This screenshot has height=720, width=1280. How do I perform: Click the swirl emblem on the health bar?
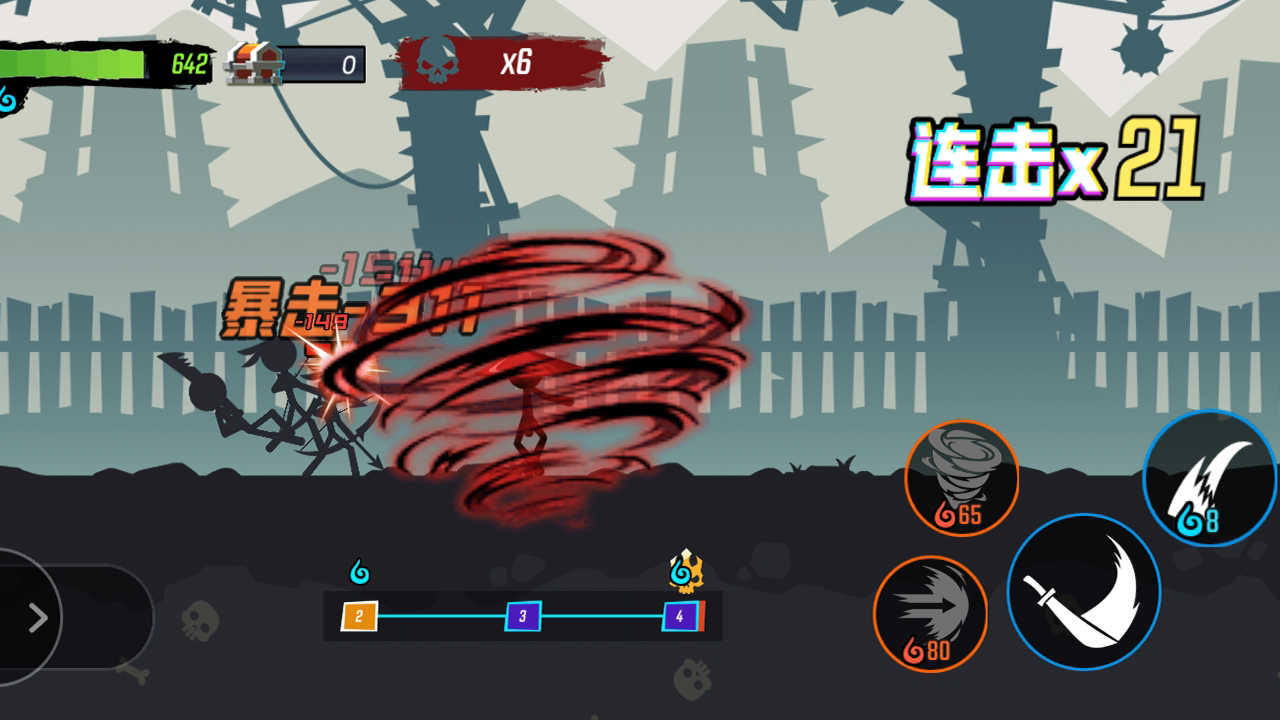[8, 98]
